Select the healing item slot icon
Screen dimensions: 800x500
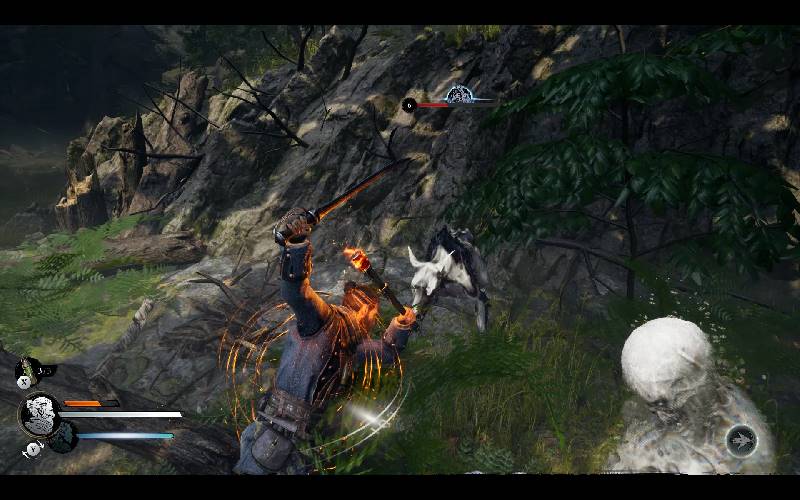pyautogui.click(x=27, y=372)
